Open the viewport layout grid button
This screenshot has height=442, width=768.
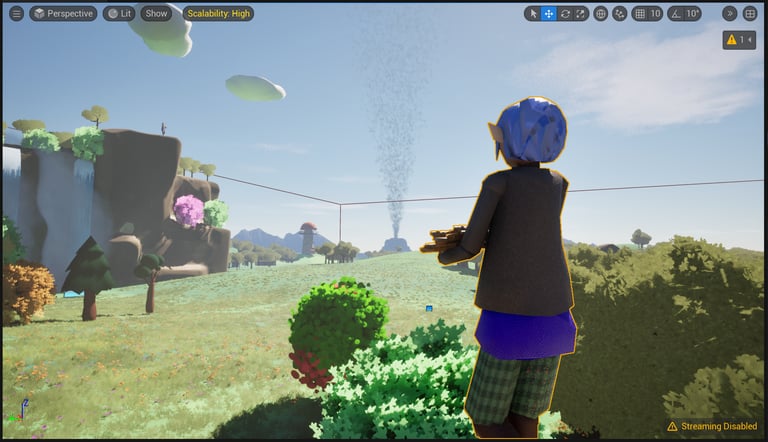pos(749,13)
